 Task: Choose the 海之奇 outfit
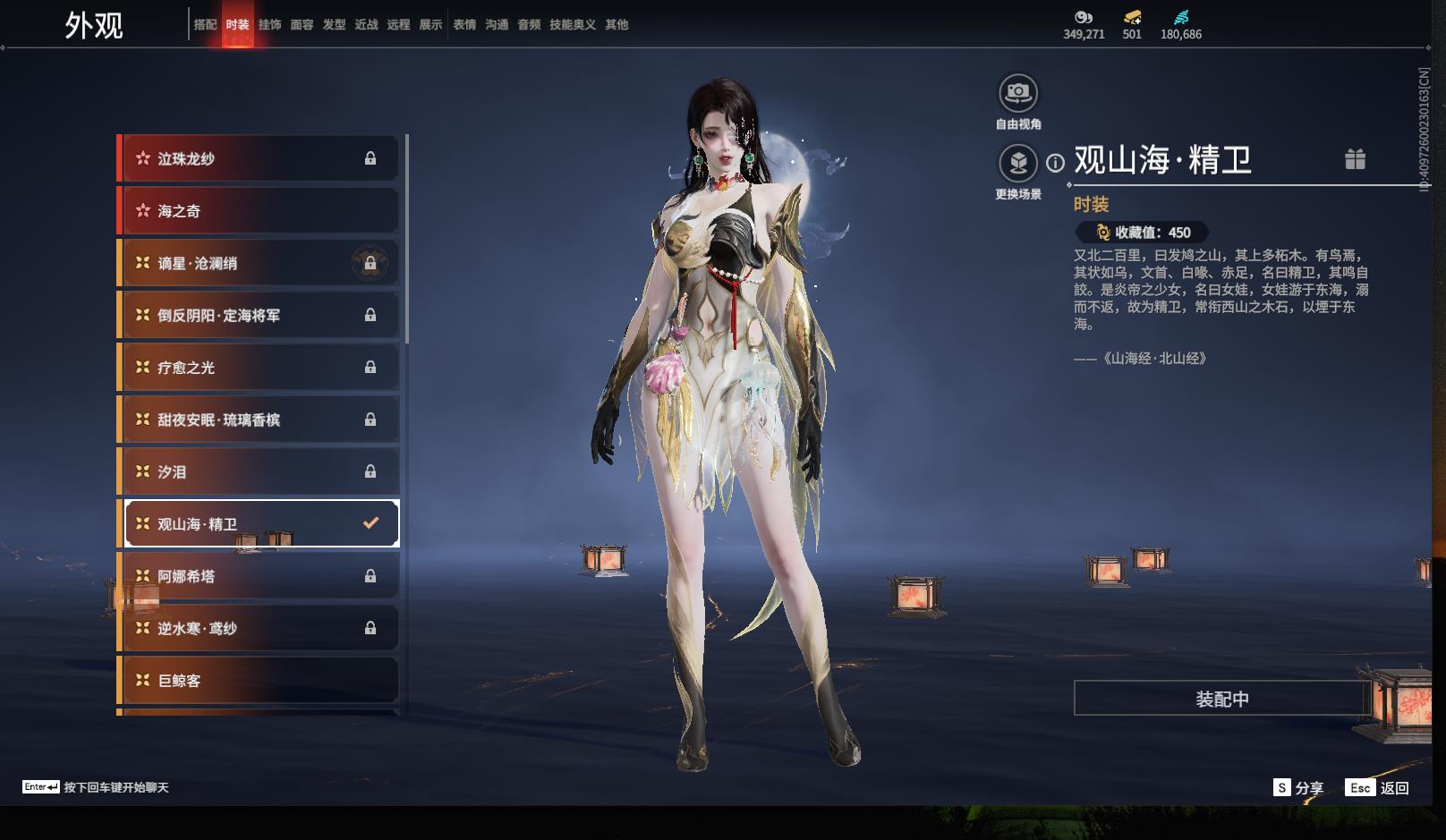point(259,211)
